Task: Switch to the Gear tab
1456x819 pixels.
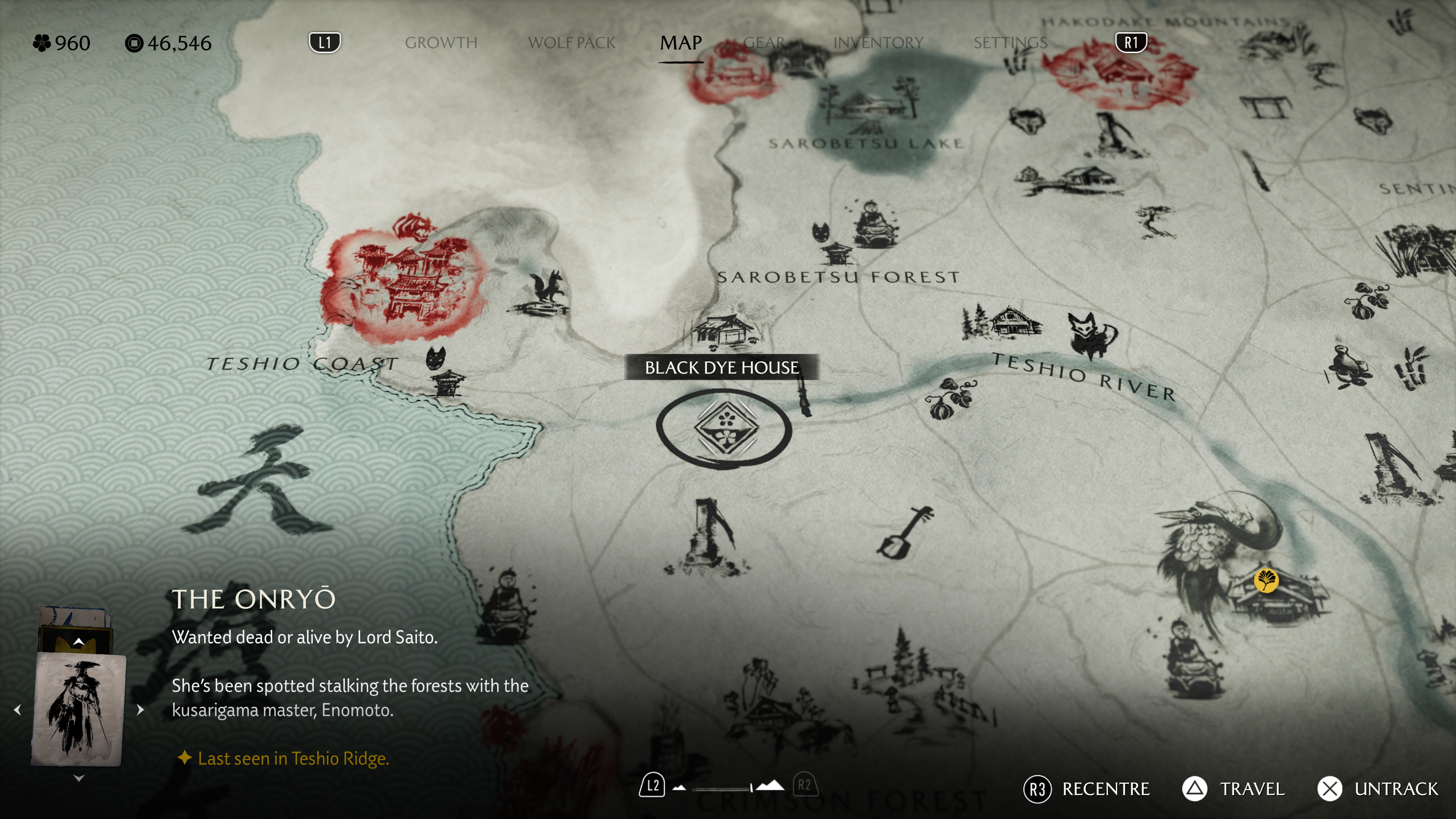Action: (x=764, y=43)
